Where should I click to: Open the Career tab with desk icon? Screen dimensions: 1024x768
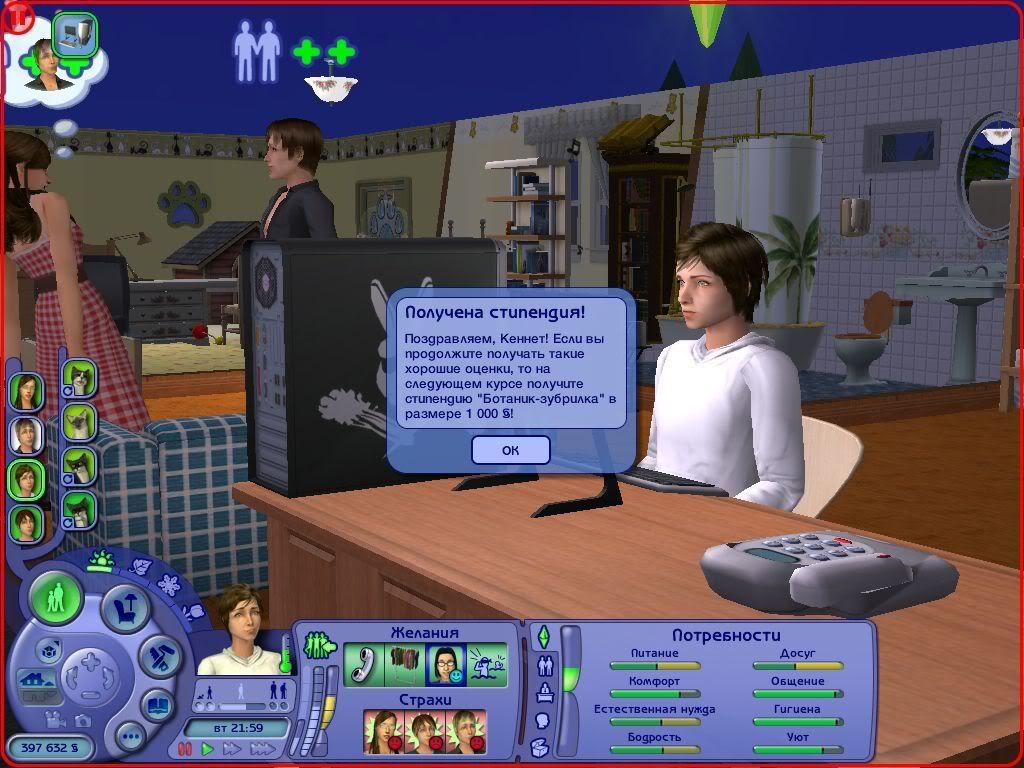[543, 692]
